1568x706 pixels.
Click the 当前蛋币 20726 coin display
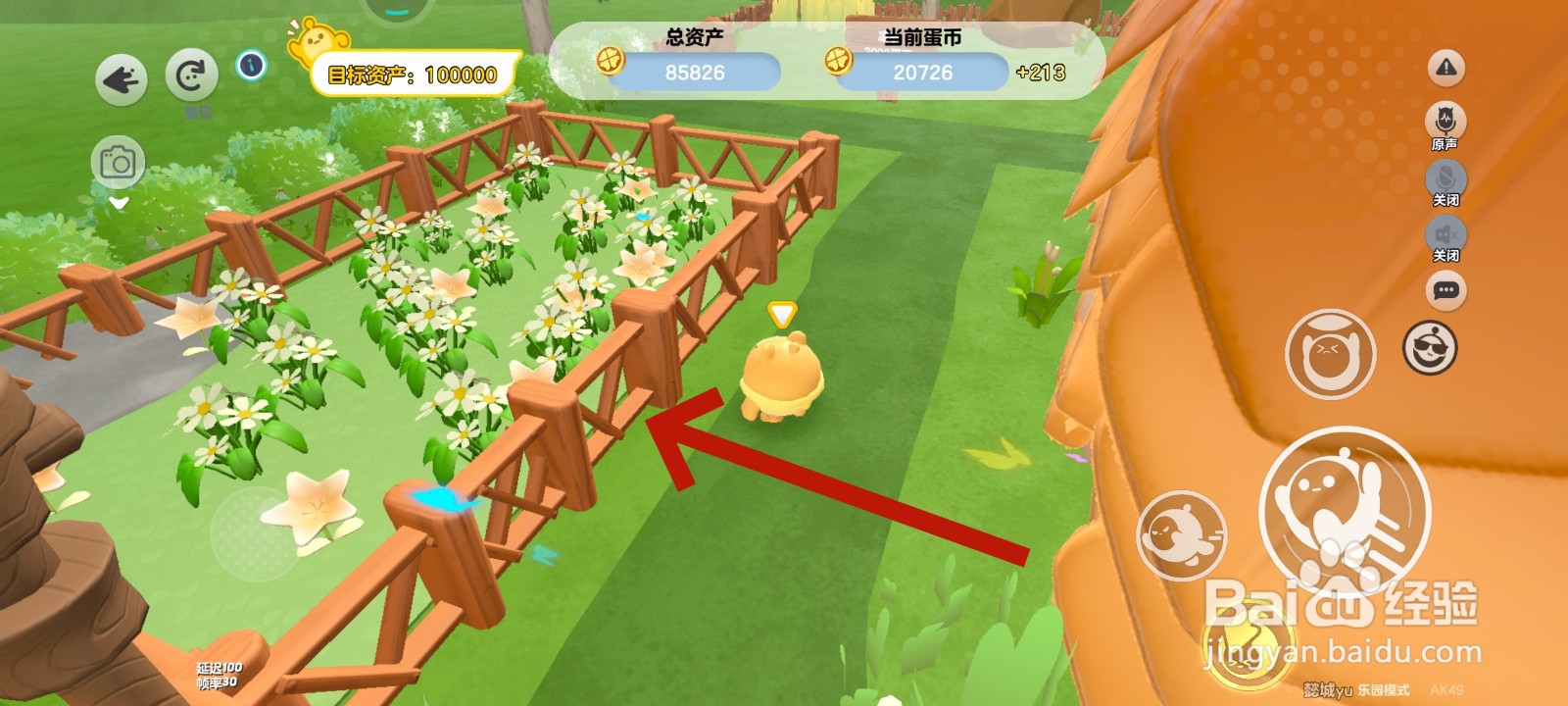pyautogui.click(x=922, y=73)
